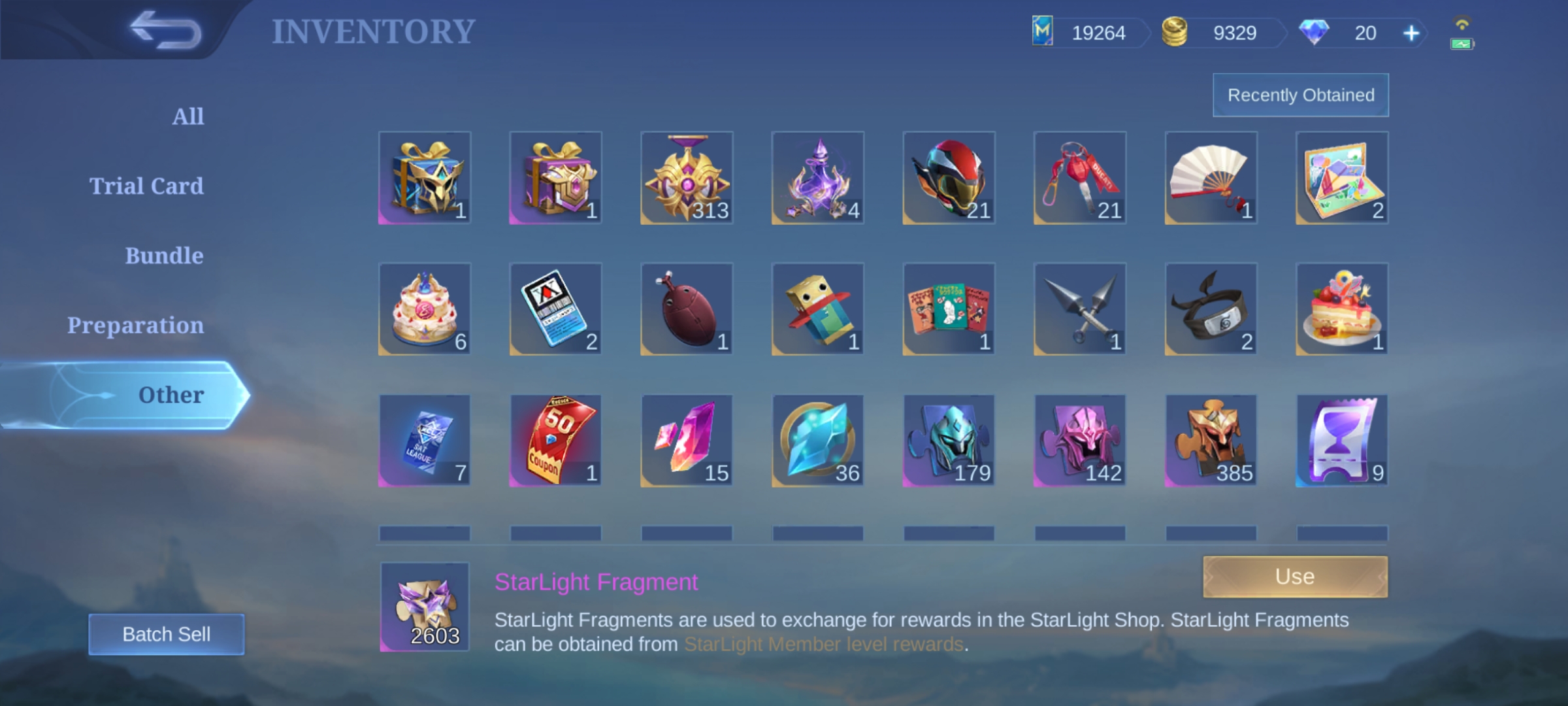
Task: Select the white folding fan item
Action: coord(1211,178)
